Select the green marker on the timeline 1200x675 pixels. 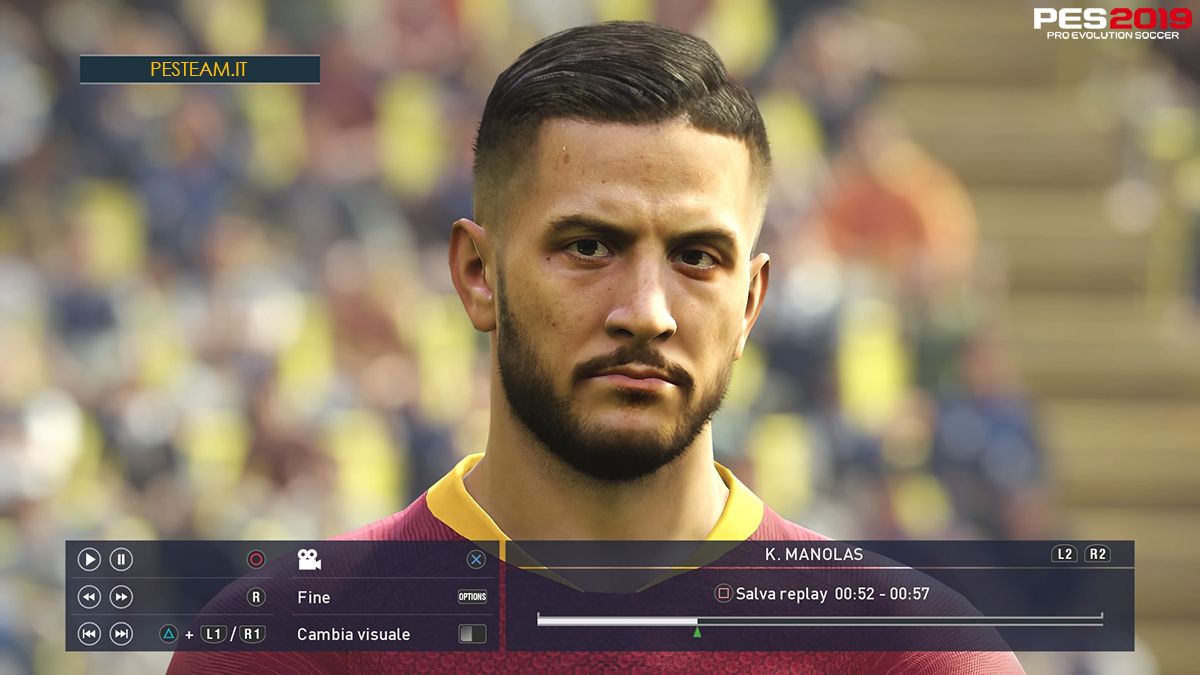tap(697, 631)
